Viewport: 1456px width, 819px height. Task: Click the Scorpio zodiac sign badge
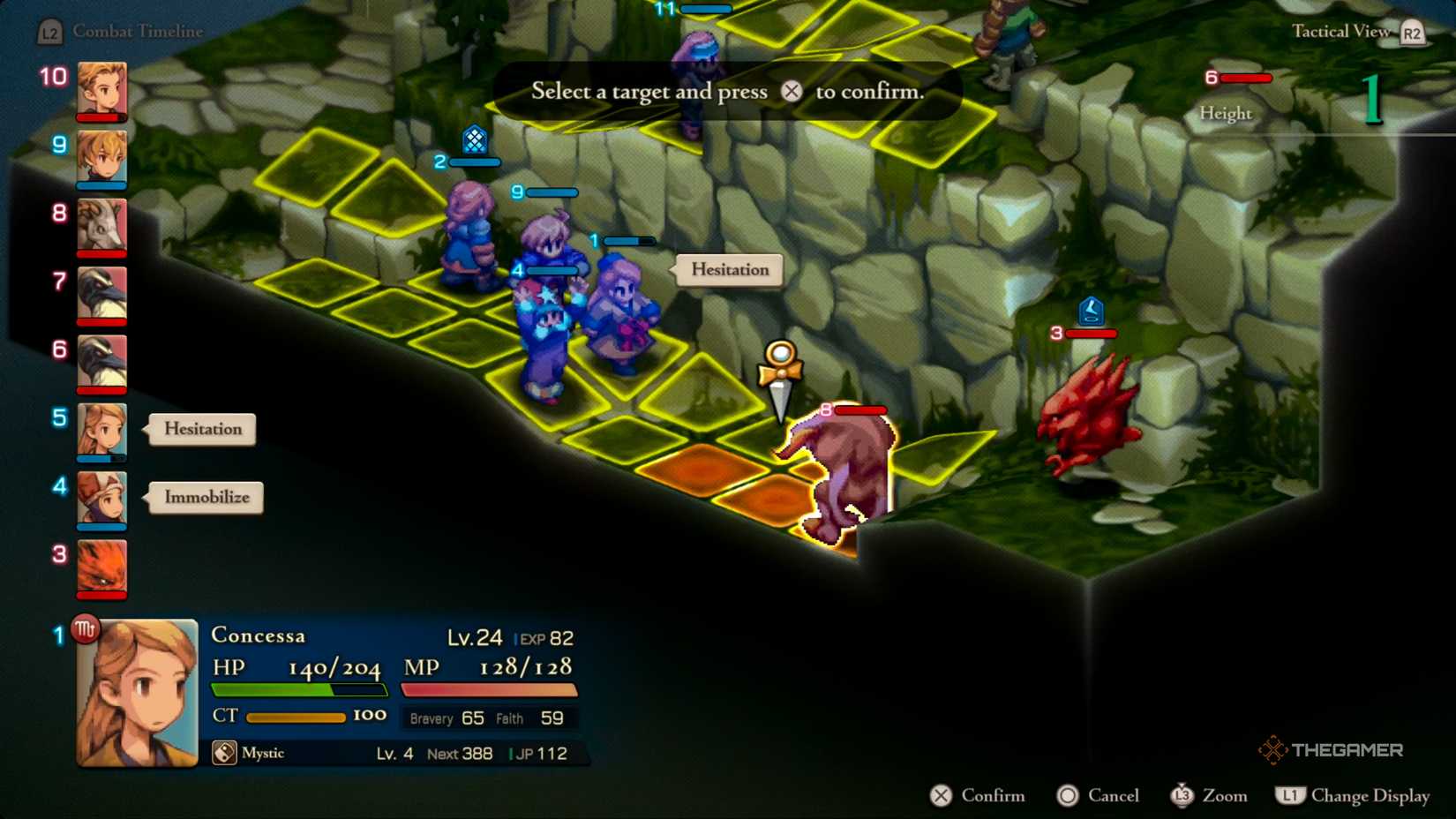pos(86,629)
